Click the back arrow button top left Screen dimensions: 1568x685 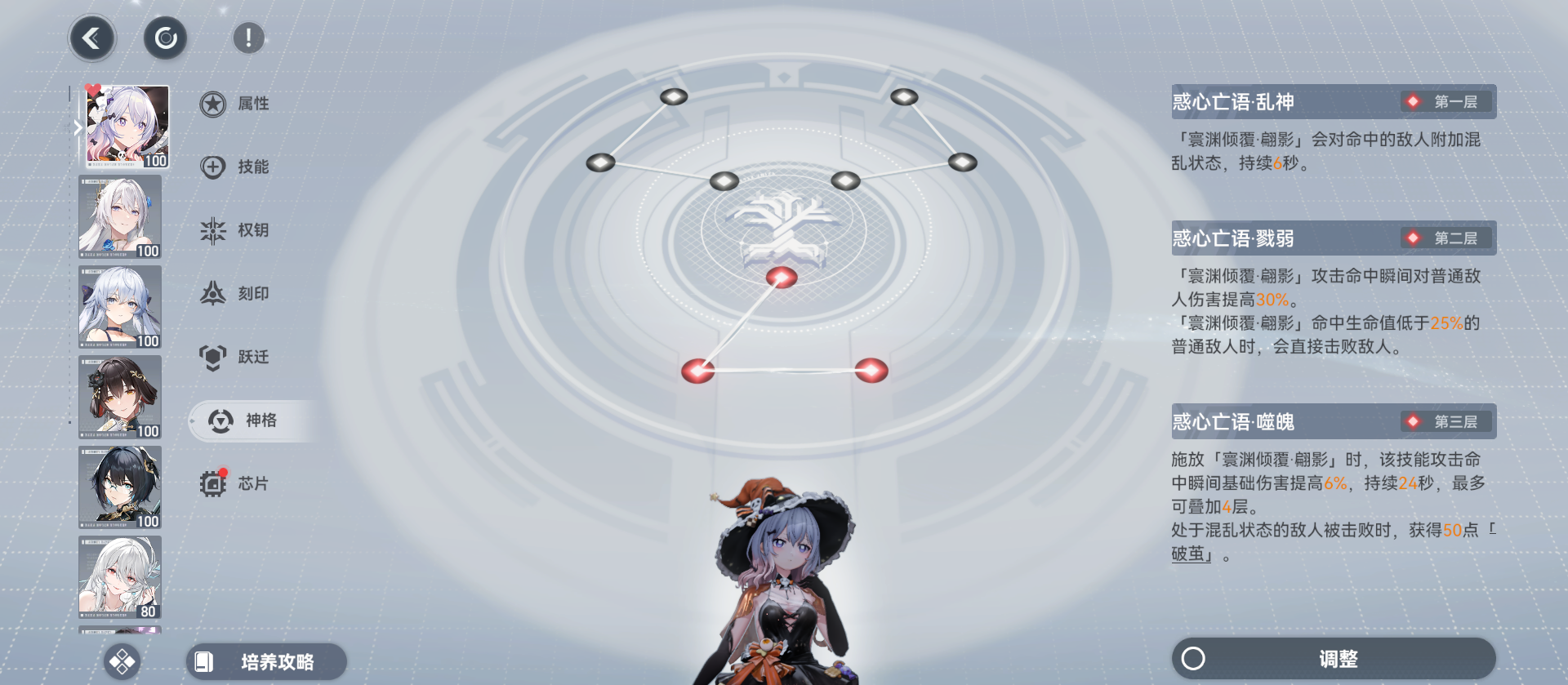[x=92, y=38]
